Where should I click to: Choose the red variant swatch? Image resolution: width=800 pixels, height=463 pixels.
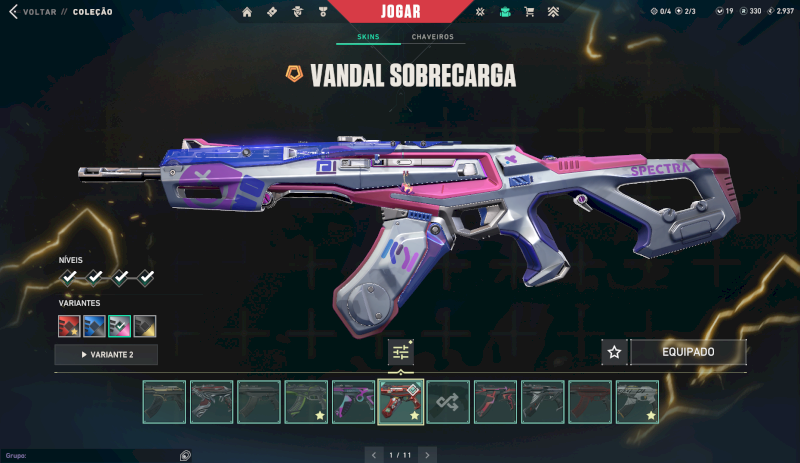[x=69, y=326]
